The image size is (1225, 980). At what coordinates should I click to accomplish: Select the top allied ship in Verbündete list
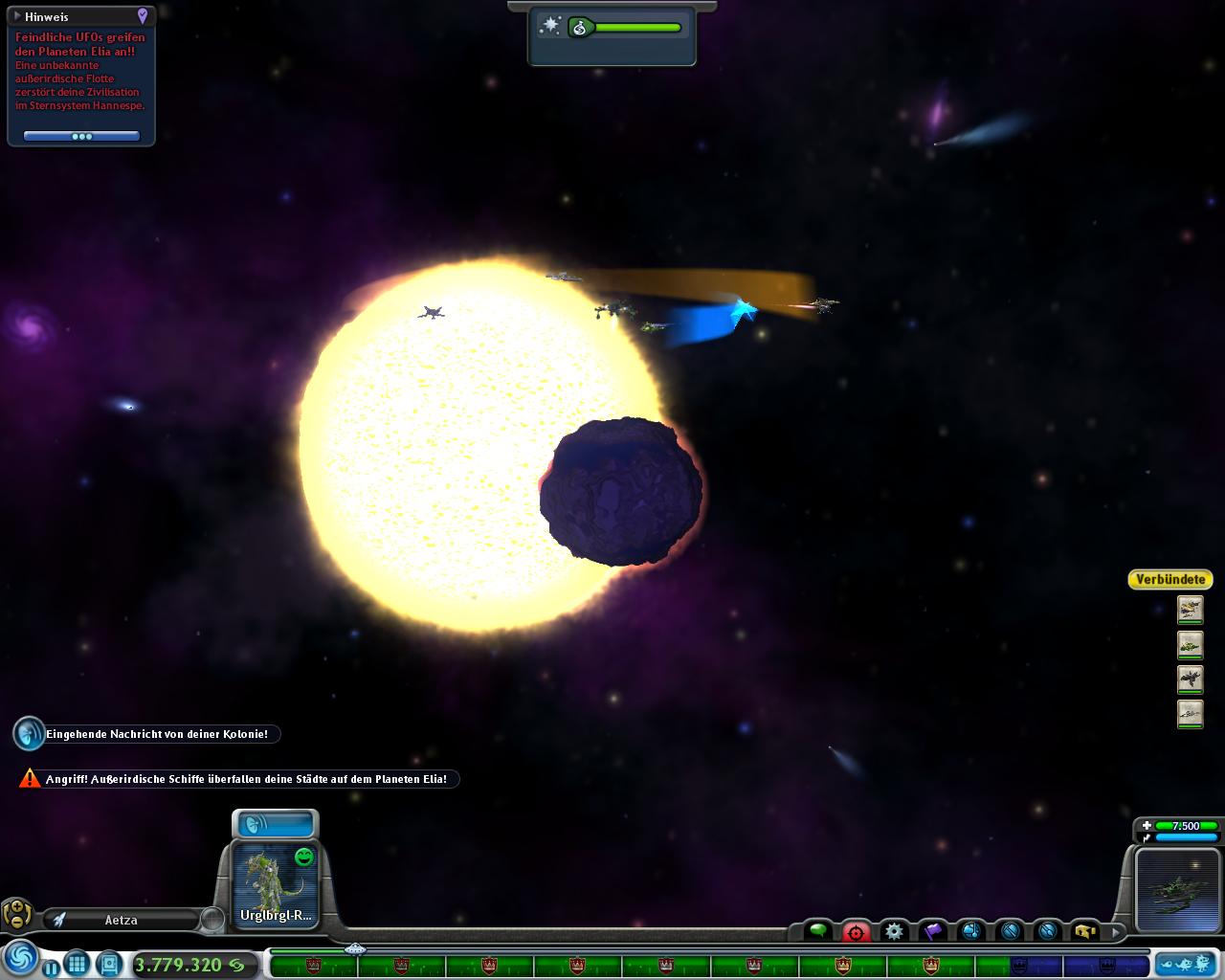[x=1190, y=609]
